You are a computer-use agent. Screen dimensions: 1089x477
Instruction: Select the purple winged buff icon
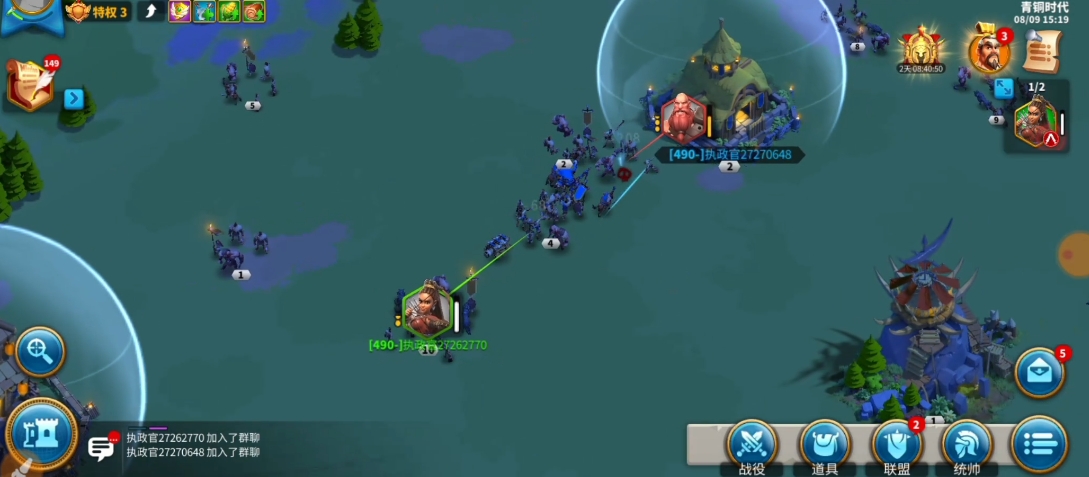(x=180, y=11)
